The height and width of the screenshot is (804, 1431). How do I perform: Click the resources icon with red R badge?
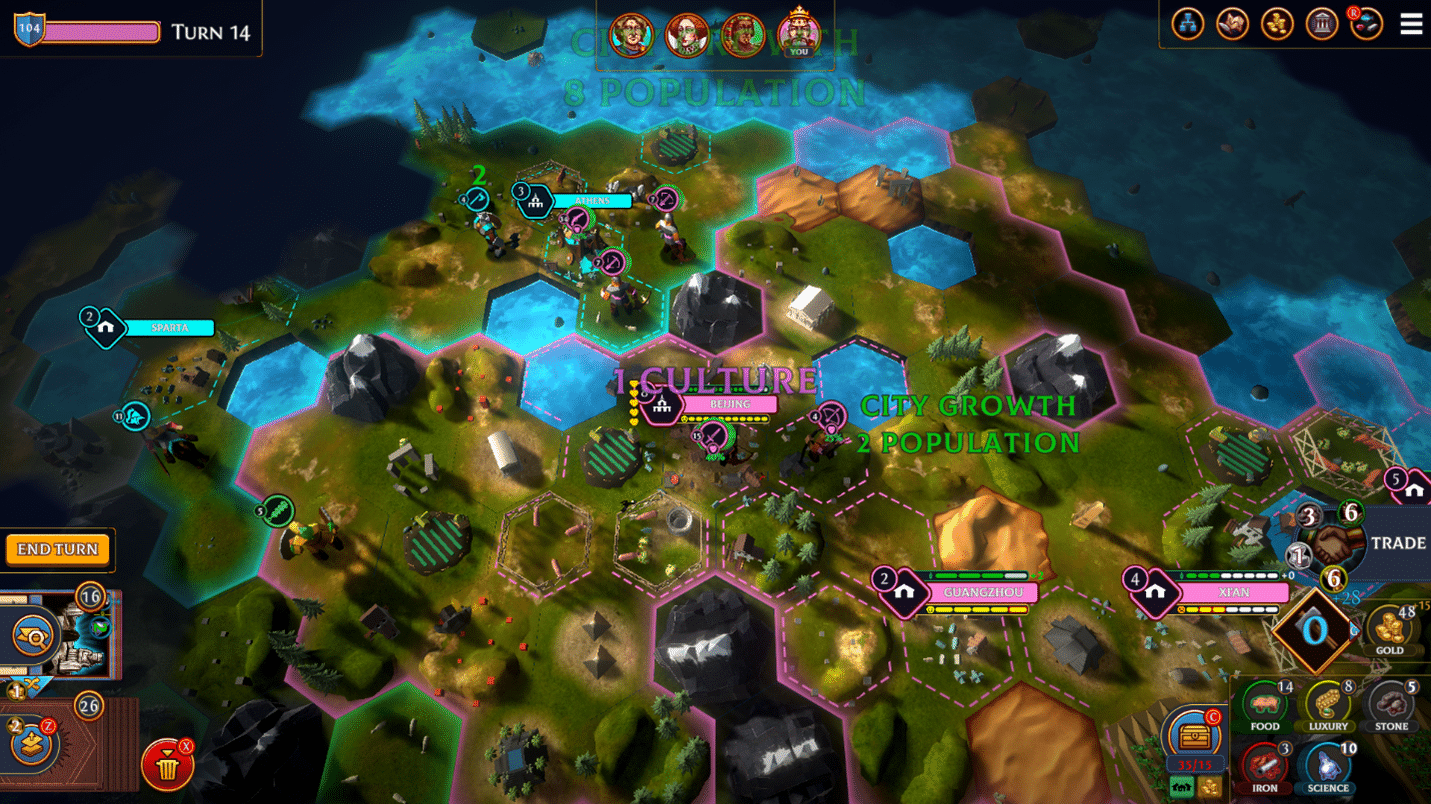coord(1366,25)
